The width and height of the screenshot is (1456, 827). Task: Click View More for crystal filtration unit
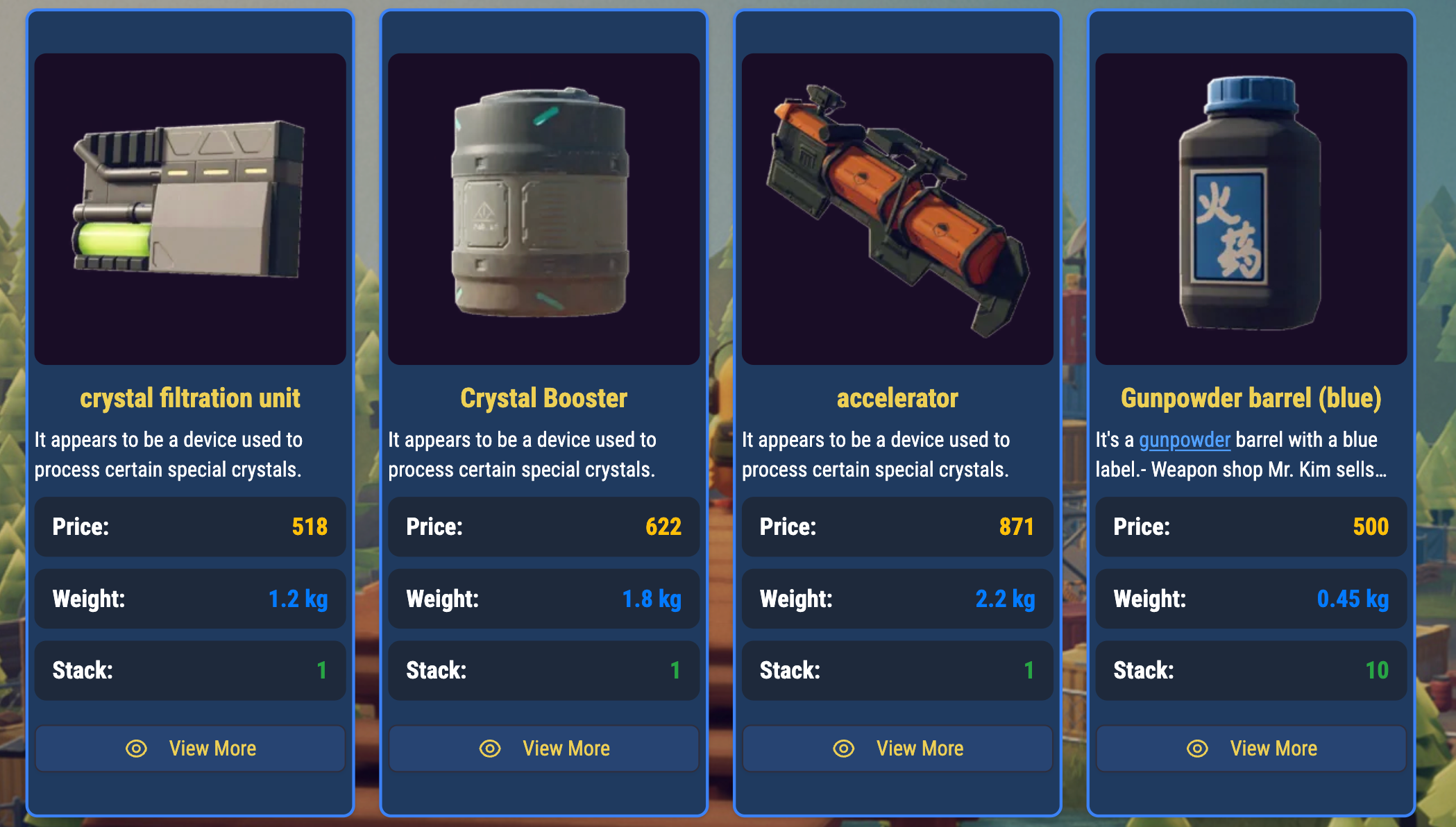(x=189, y=748)
